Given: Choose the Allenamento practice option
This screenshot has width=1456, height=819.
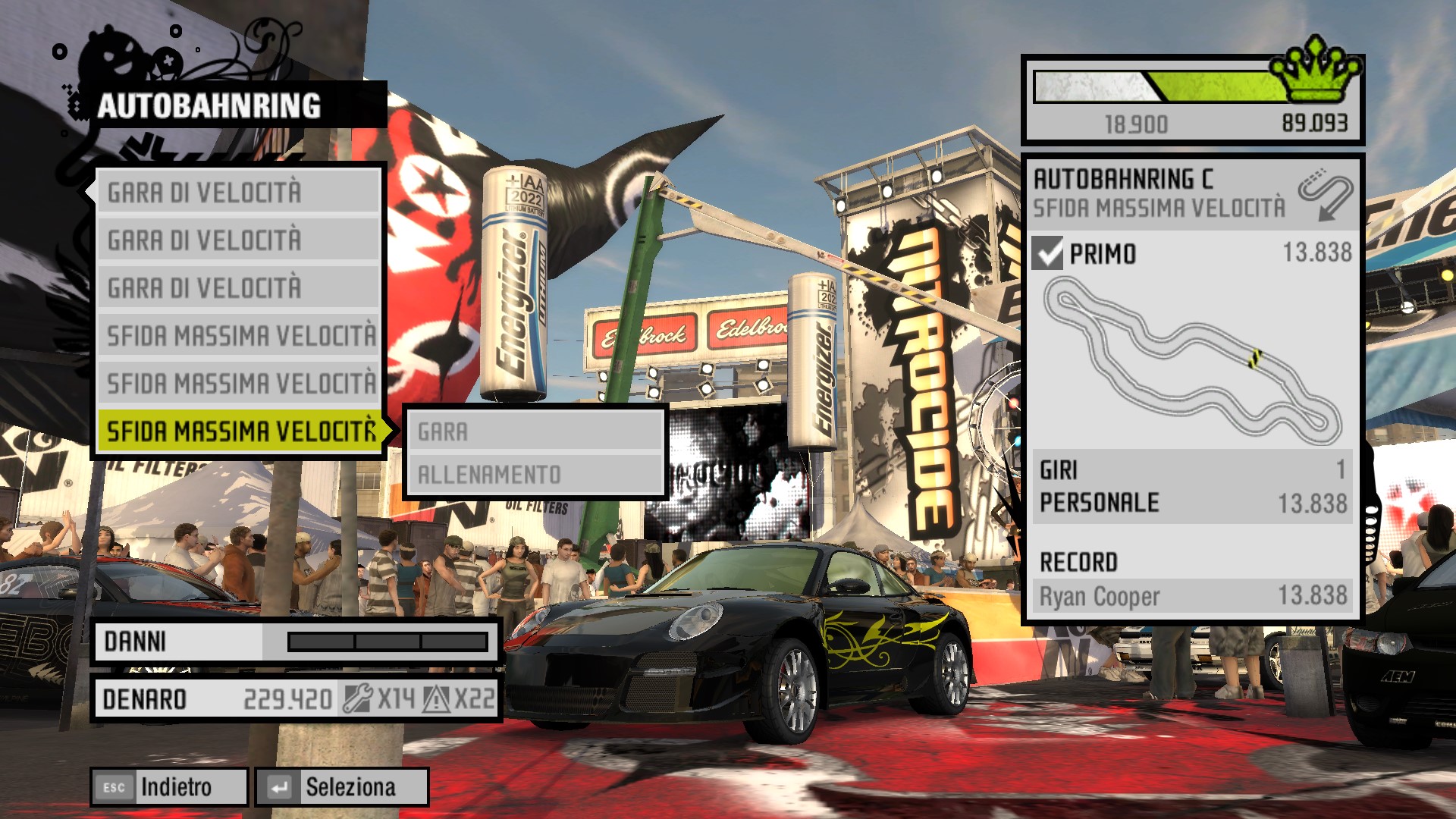Looking at the screenshot, I should [x=535, y=475].
